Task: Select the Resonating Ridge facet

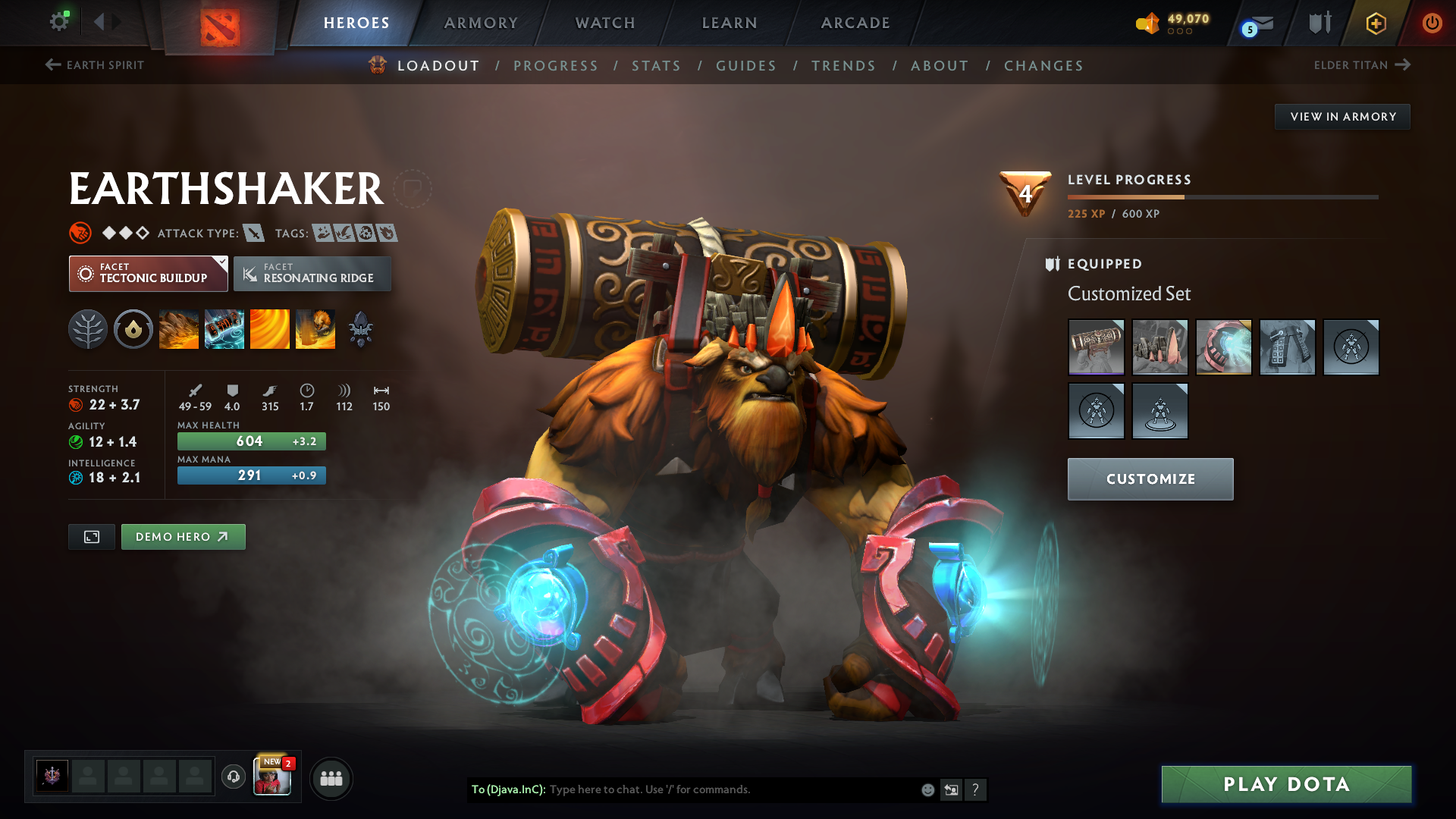Action: click(x=312, y=274)
